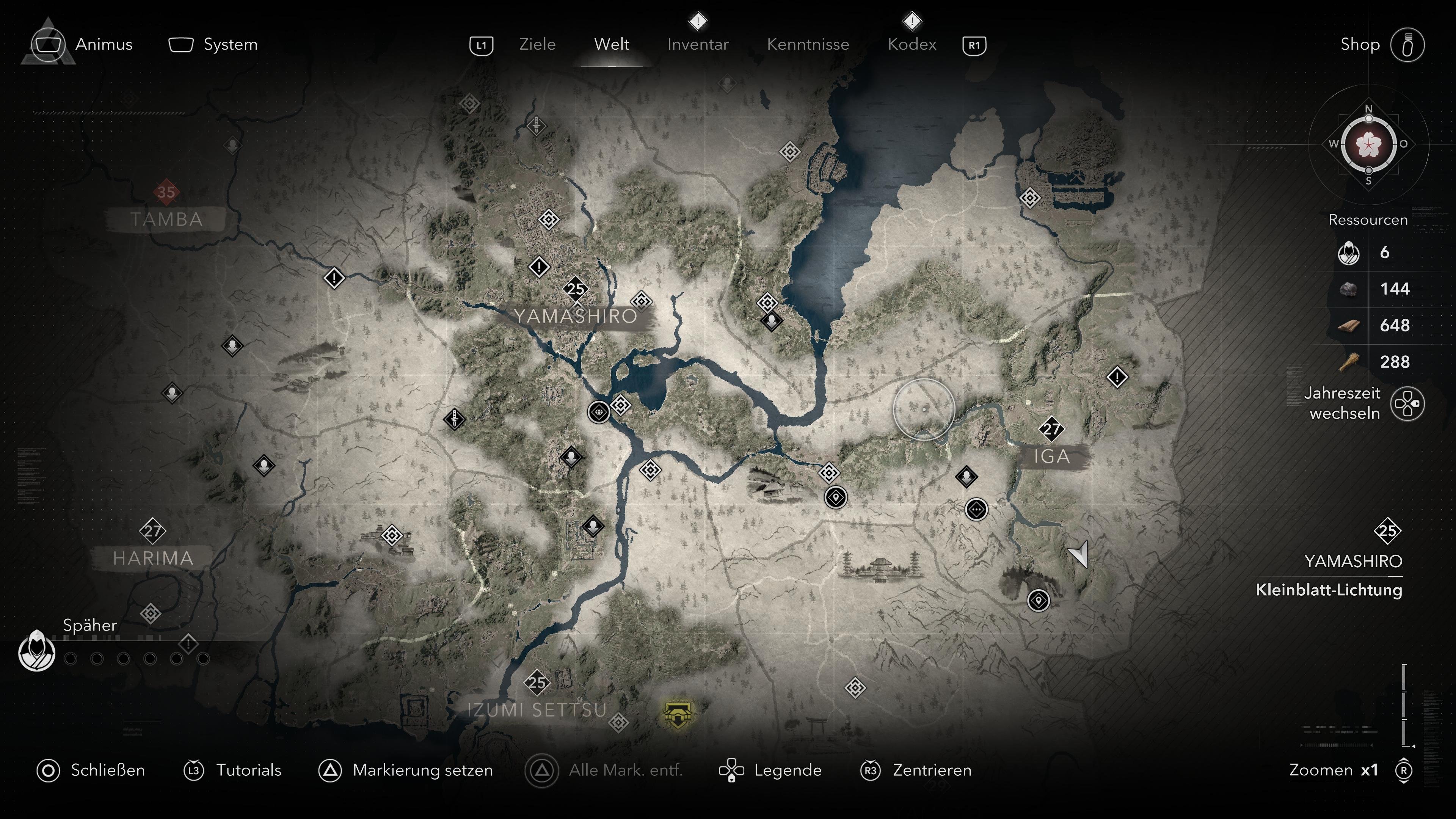Open the Inventar tab

[698, 45]
